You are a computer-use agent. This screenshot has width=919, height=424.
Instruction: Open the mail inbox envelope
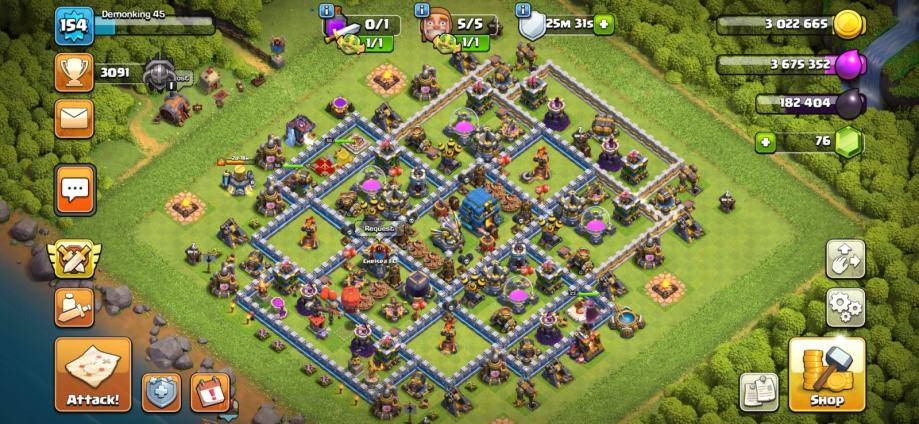[75, 118]
